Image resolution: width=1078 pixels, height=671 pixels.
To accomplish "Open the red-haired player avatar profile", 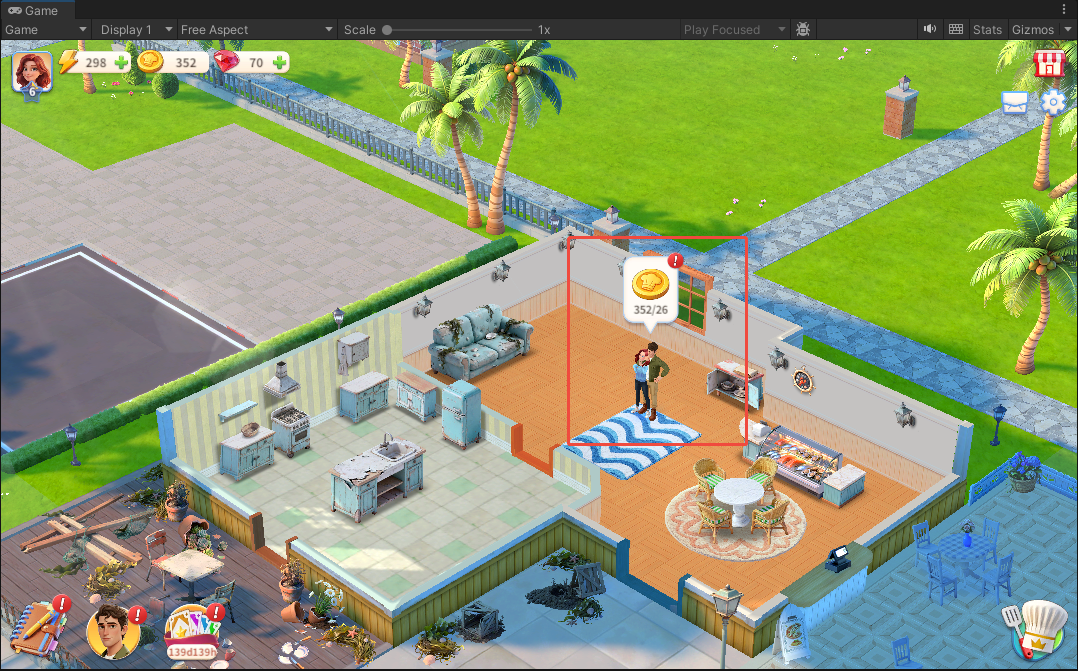I will point(31,72).
